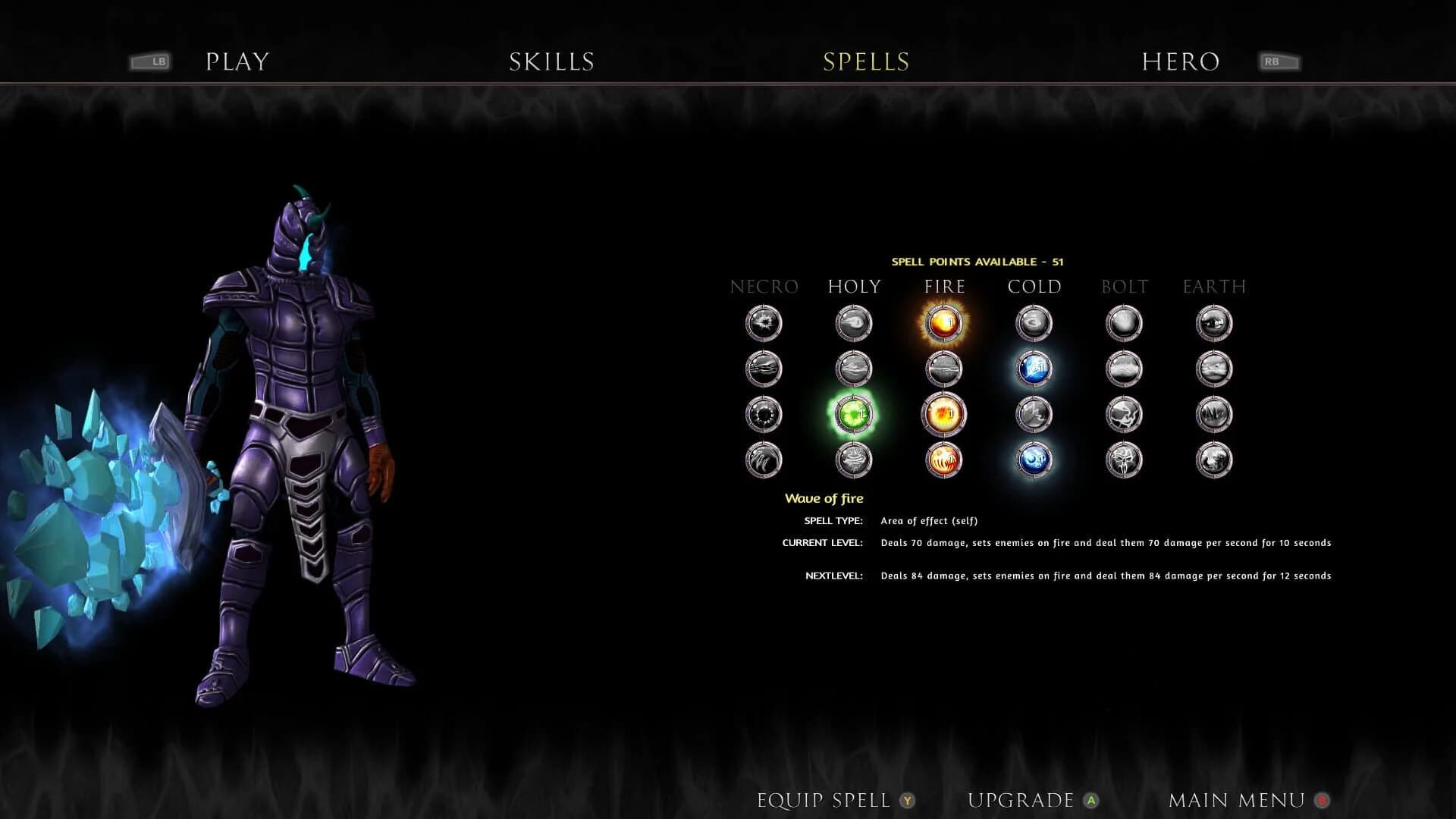Screen dimensions: 1456x819
Task: Select the skull spell at bottom of Bolt column
Action: (1123, 460)
